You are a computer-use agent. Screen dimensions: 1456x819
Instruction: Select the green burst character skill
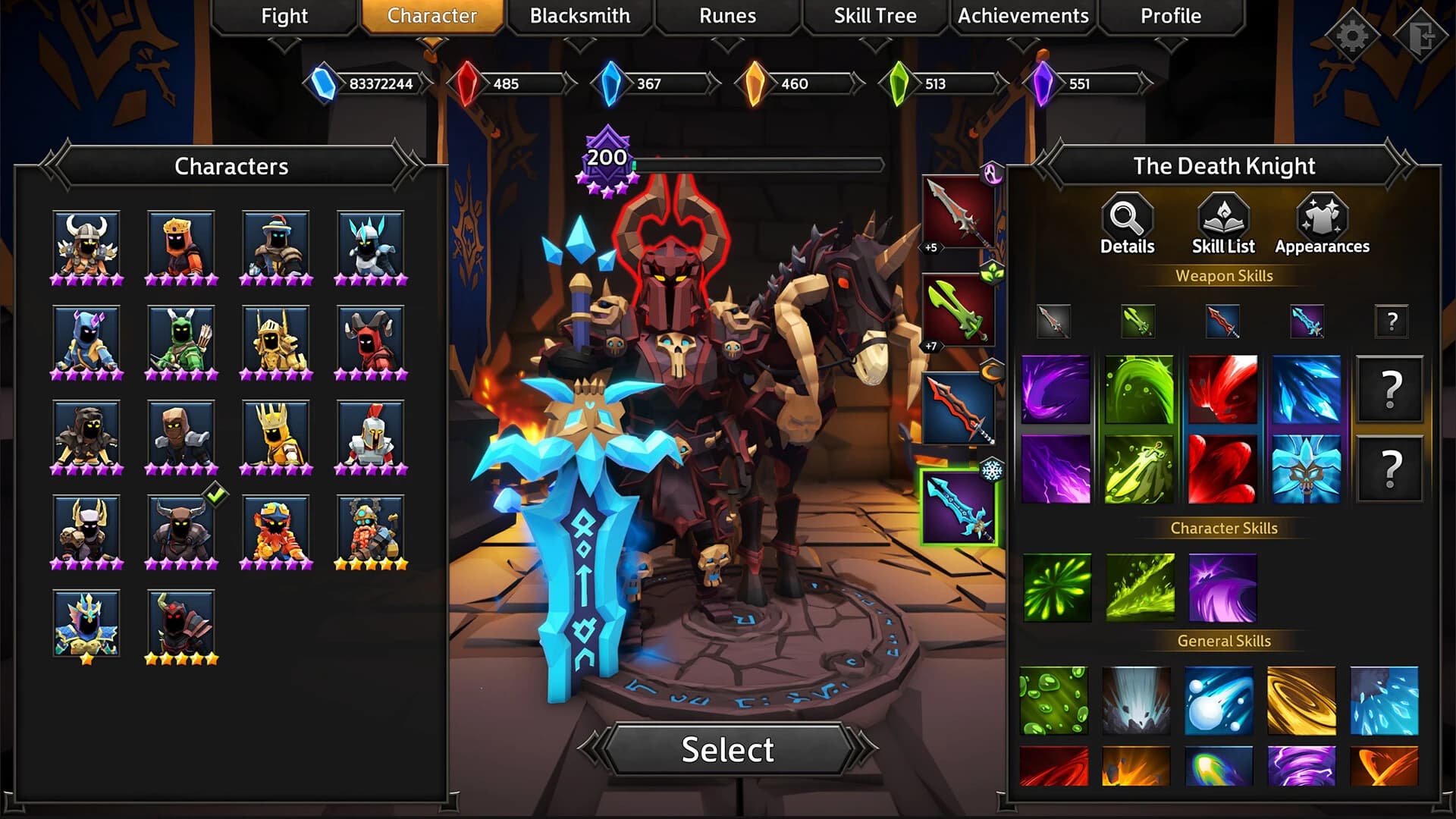(x=1056, y=588)
